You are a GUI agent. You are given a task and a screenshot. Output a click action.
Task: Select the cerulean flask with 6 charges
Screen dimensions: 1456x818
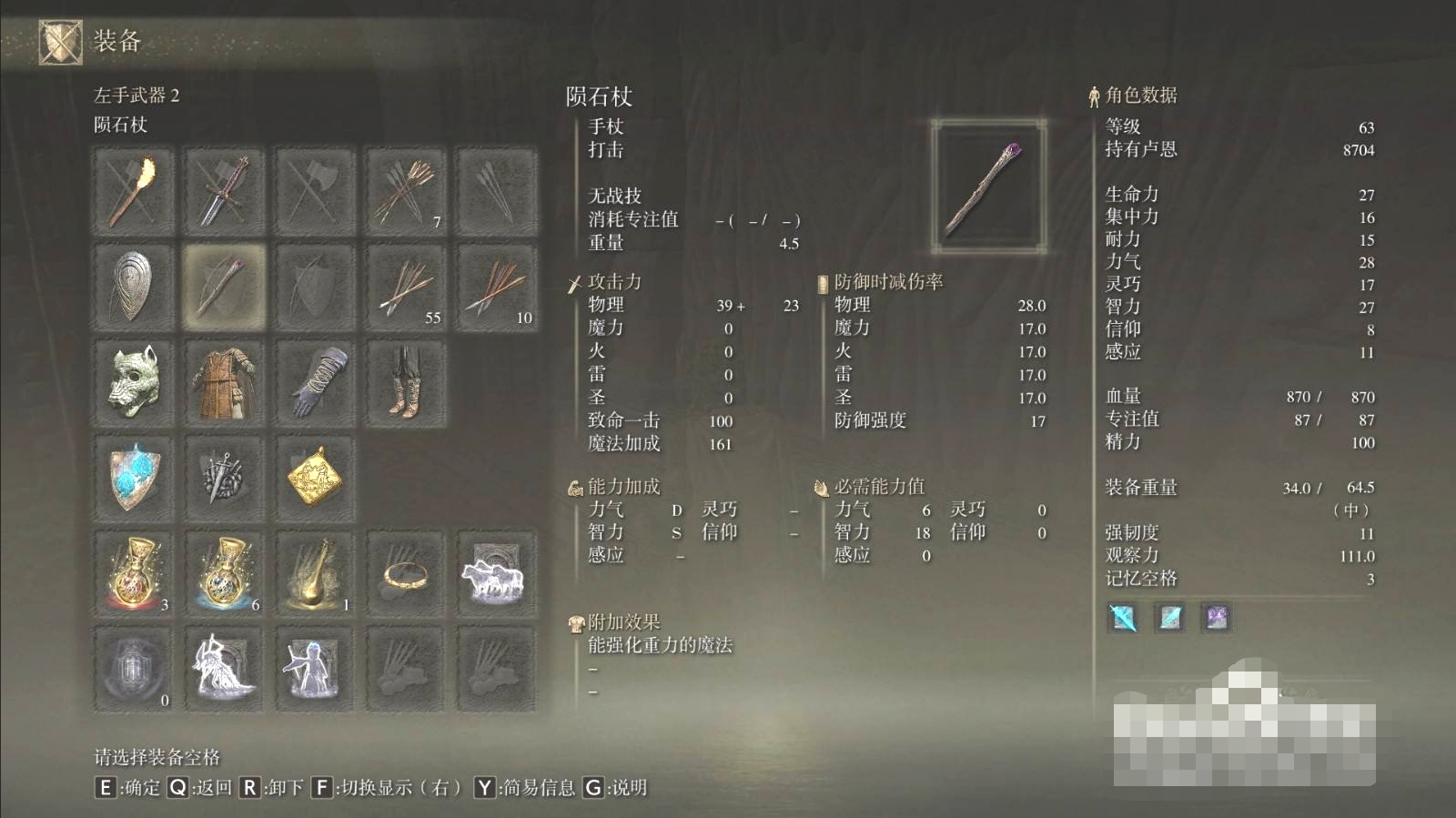[x=224, y=574]
